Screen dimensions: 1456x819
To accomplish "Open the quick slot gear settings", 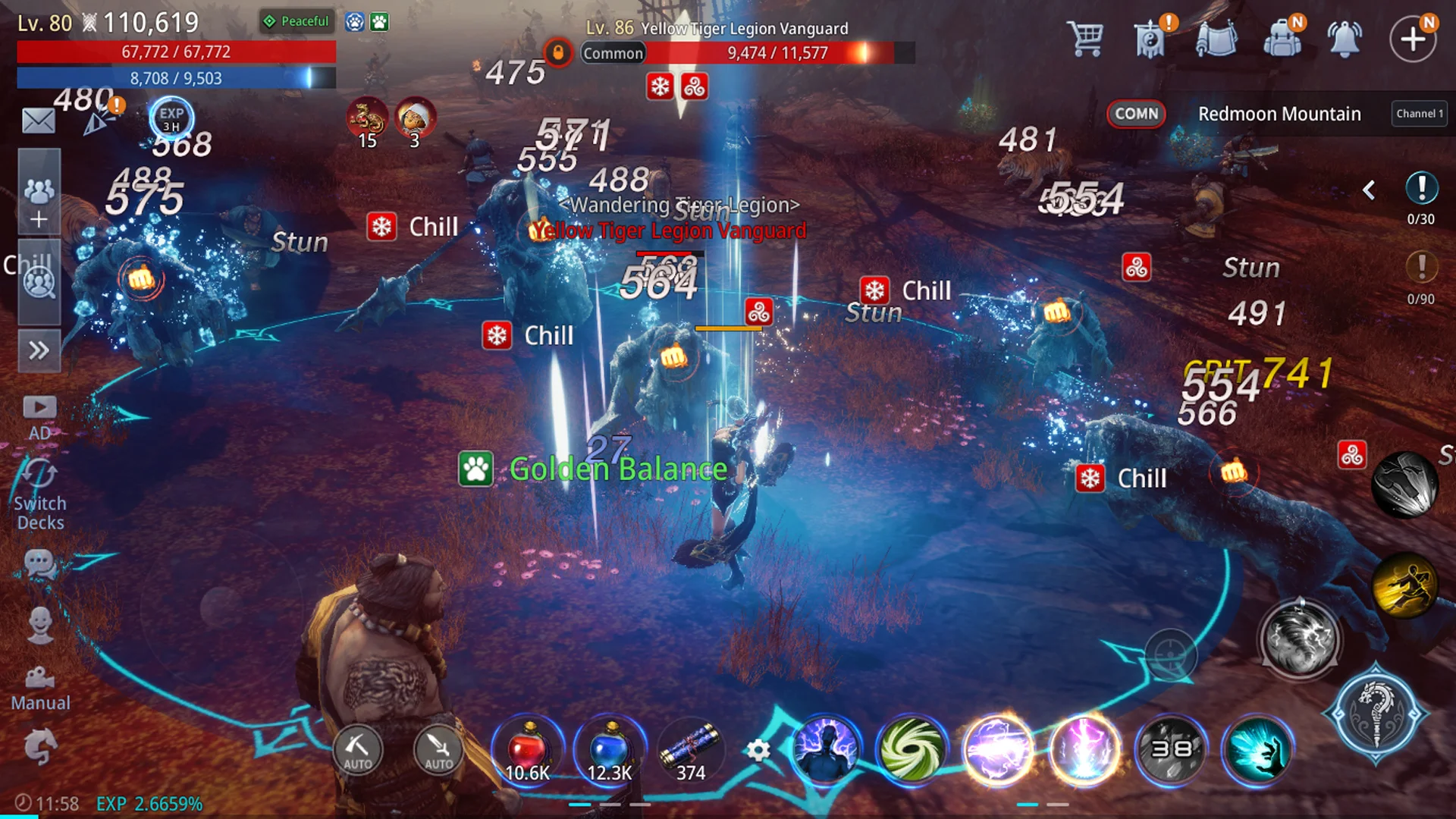I will [758, 751].
